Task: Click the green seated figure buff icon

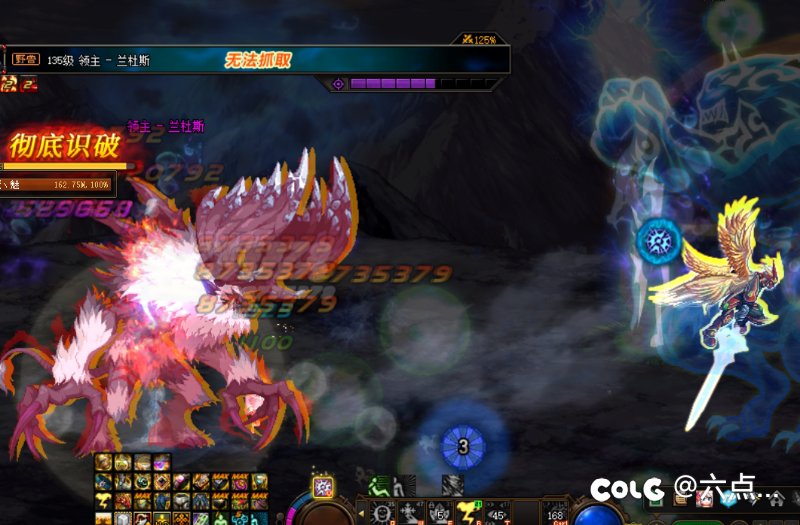Action: 379,487
